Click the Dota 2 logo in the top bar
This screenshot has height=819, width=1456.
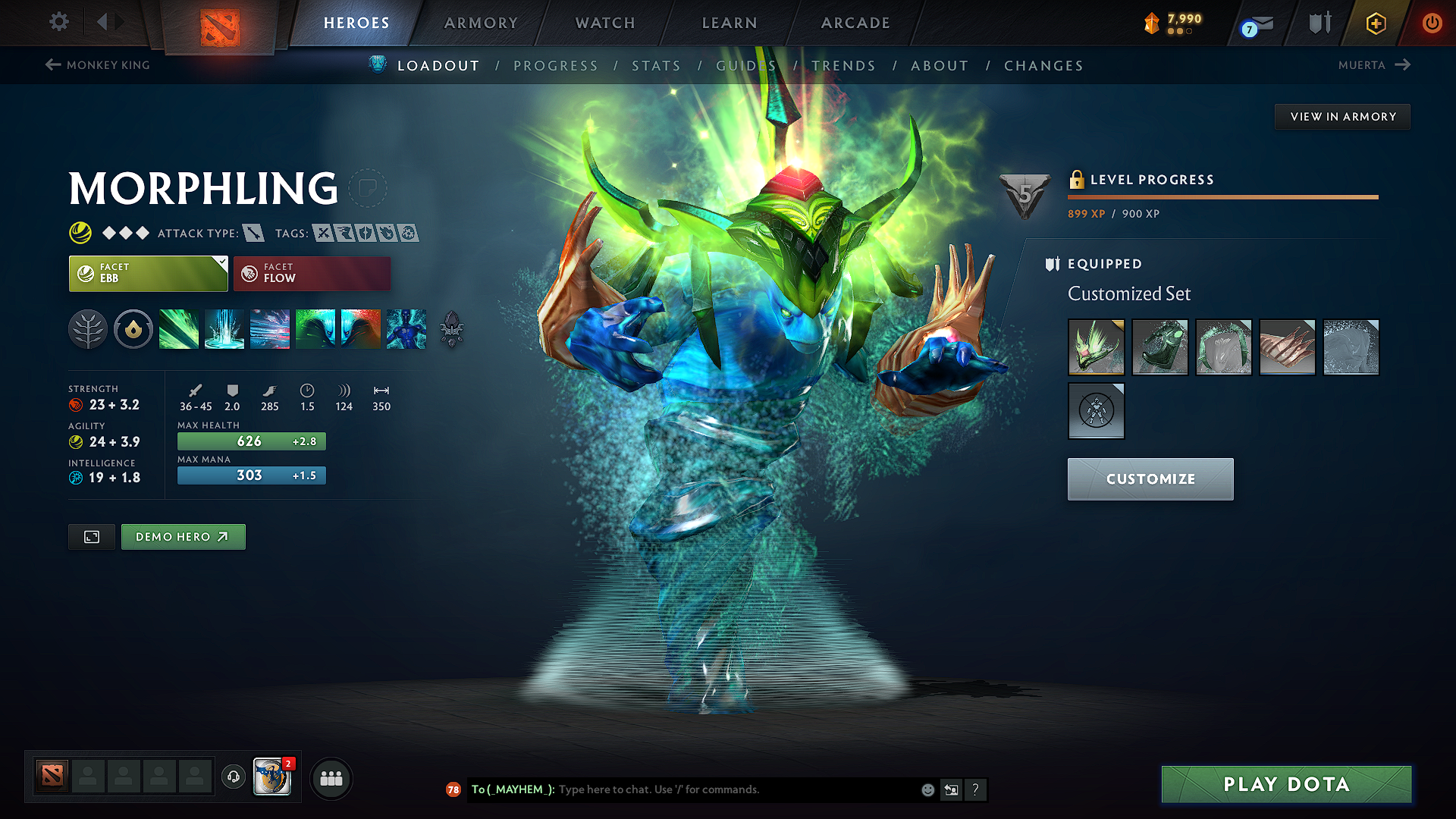tap(218, 23)
